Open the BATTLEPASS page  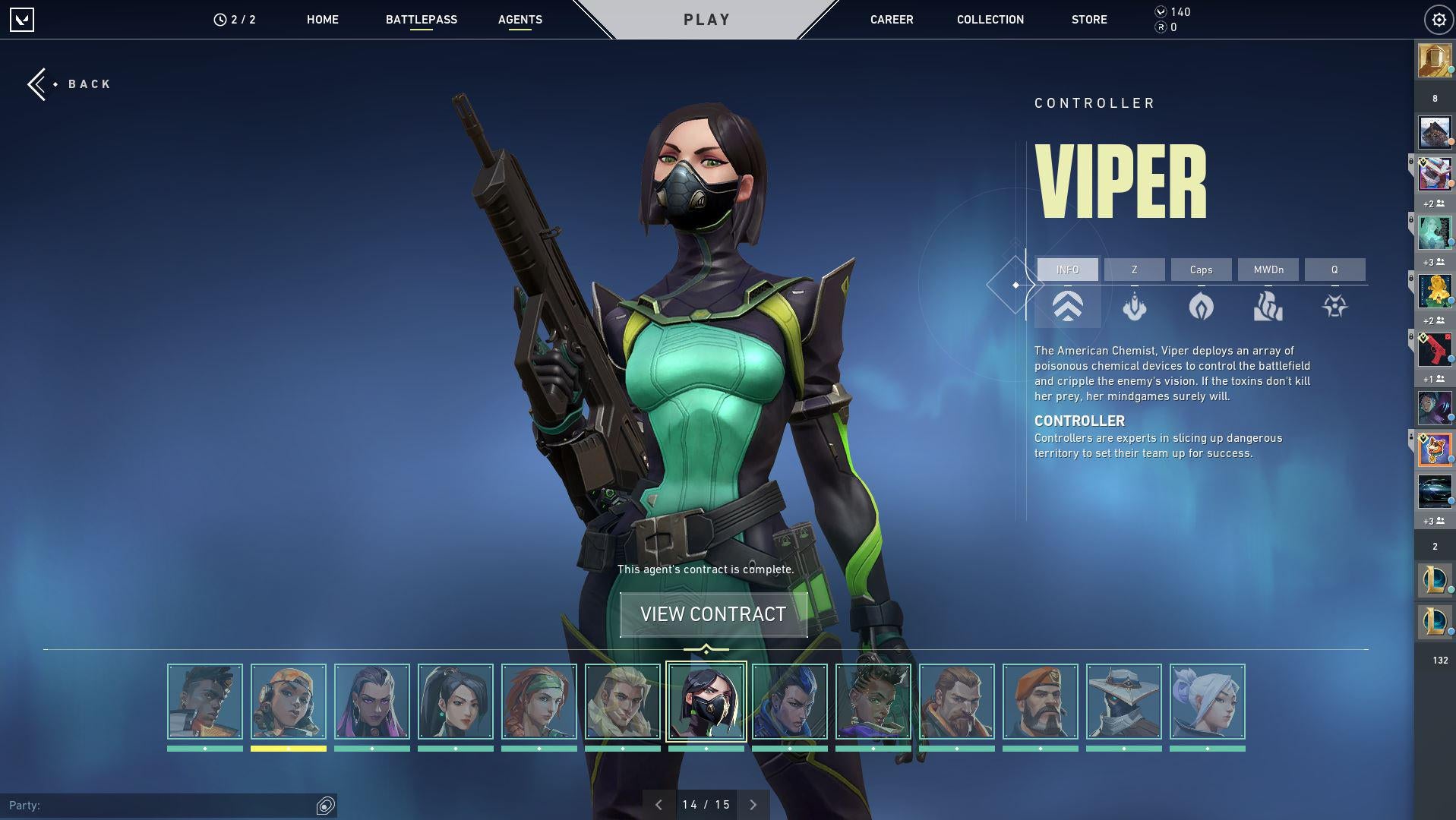point(421,20)
